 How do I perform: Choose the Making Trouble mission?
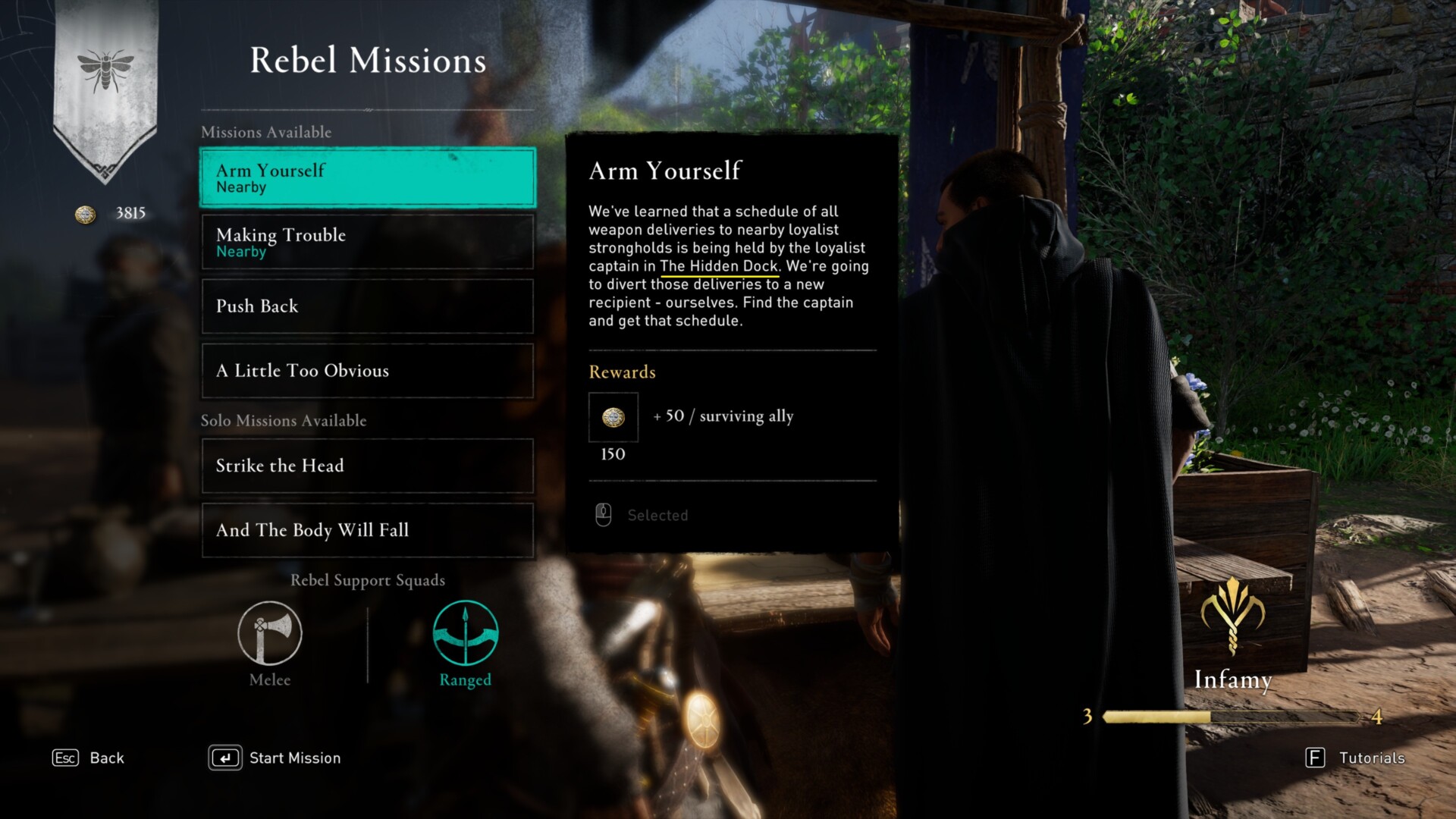(x=367, y=242)
